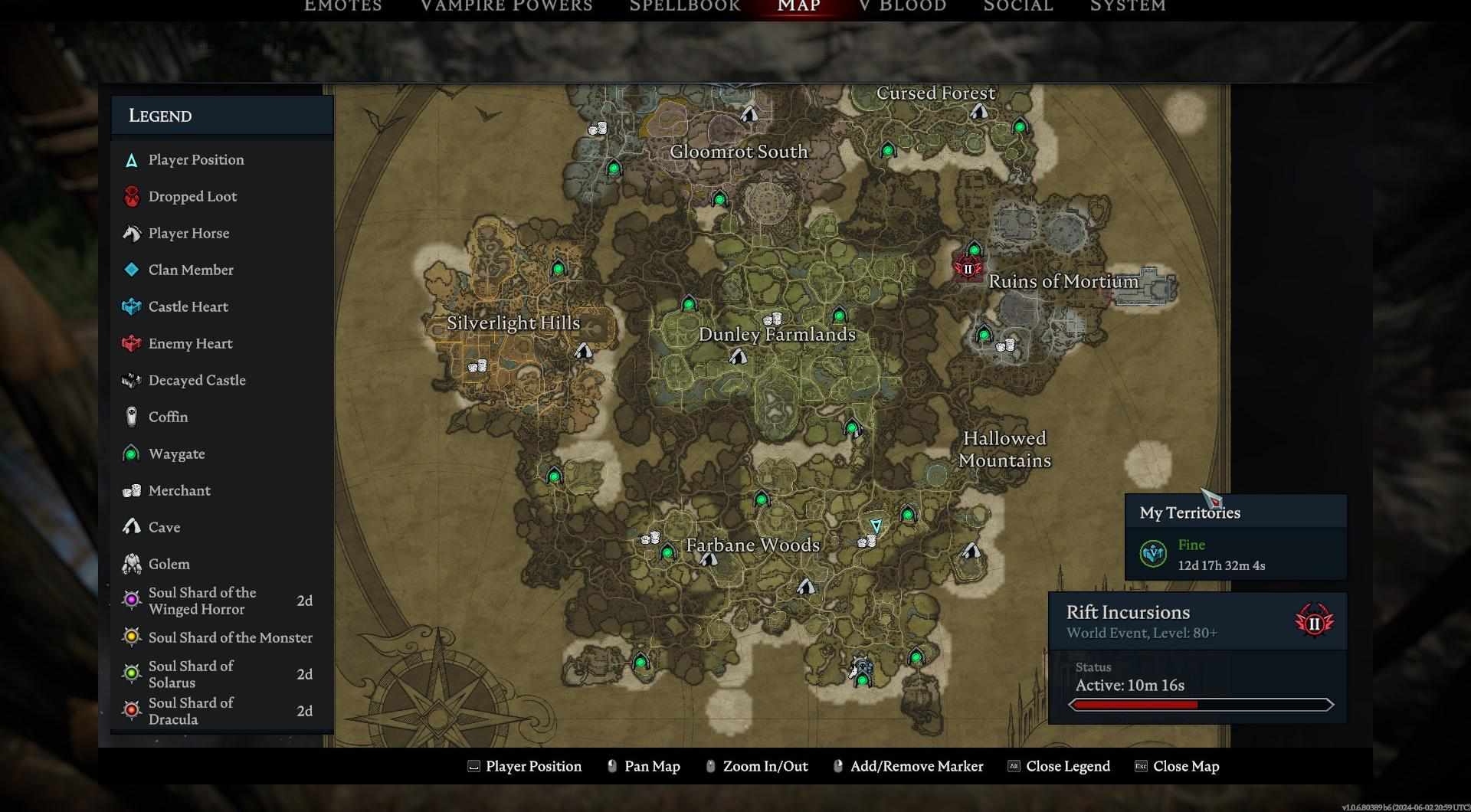Screen dimensions: 1471x812
Task: Open the Rift Incursions world event panel
Action: tap(1197, 621)
